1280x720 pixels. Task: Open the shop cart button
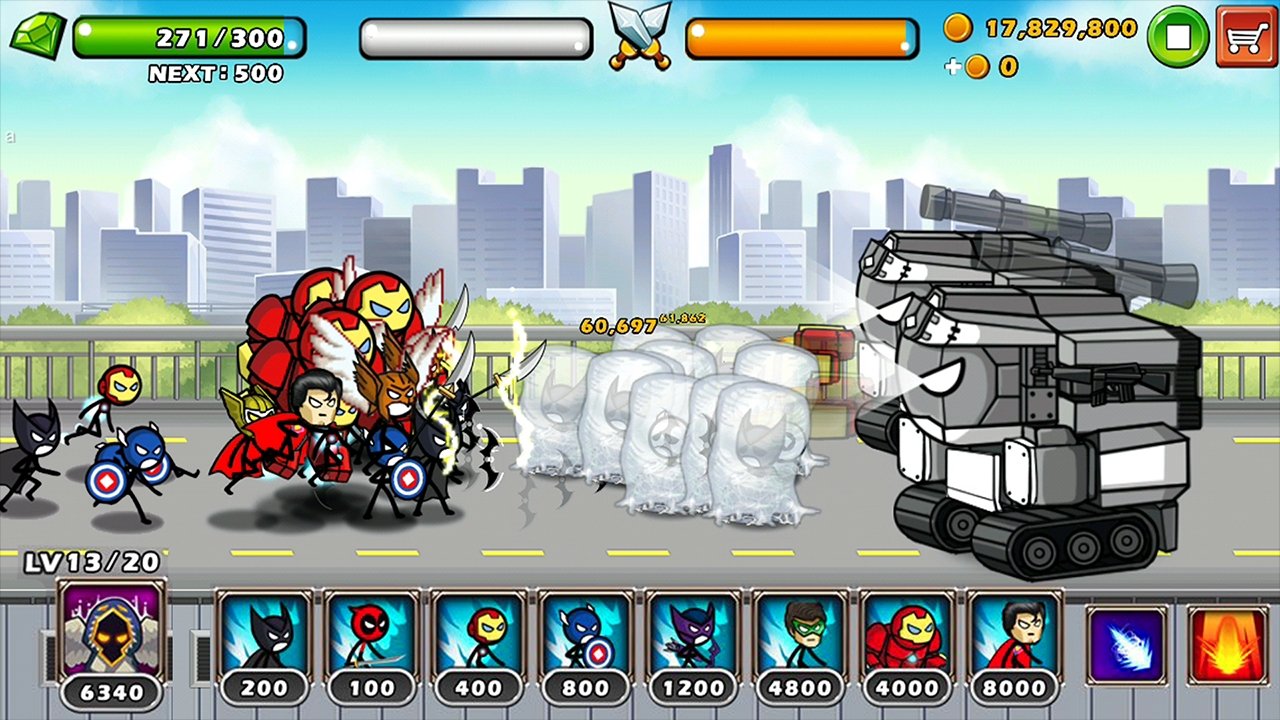tap(1245, 37)
